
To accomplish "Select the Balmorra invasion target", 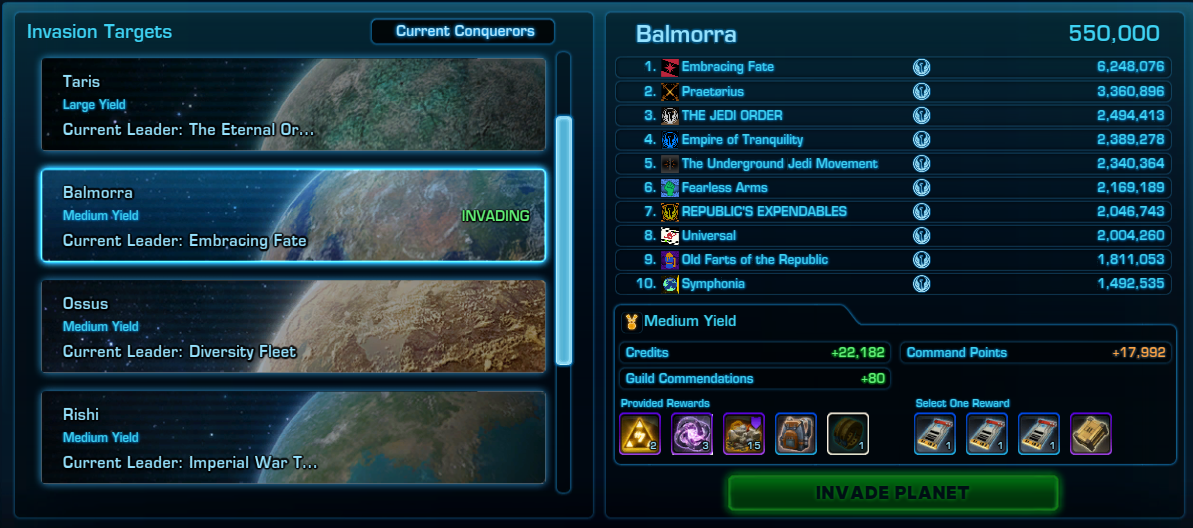I will (x=293, y=215).
